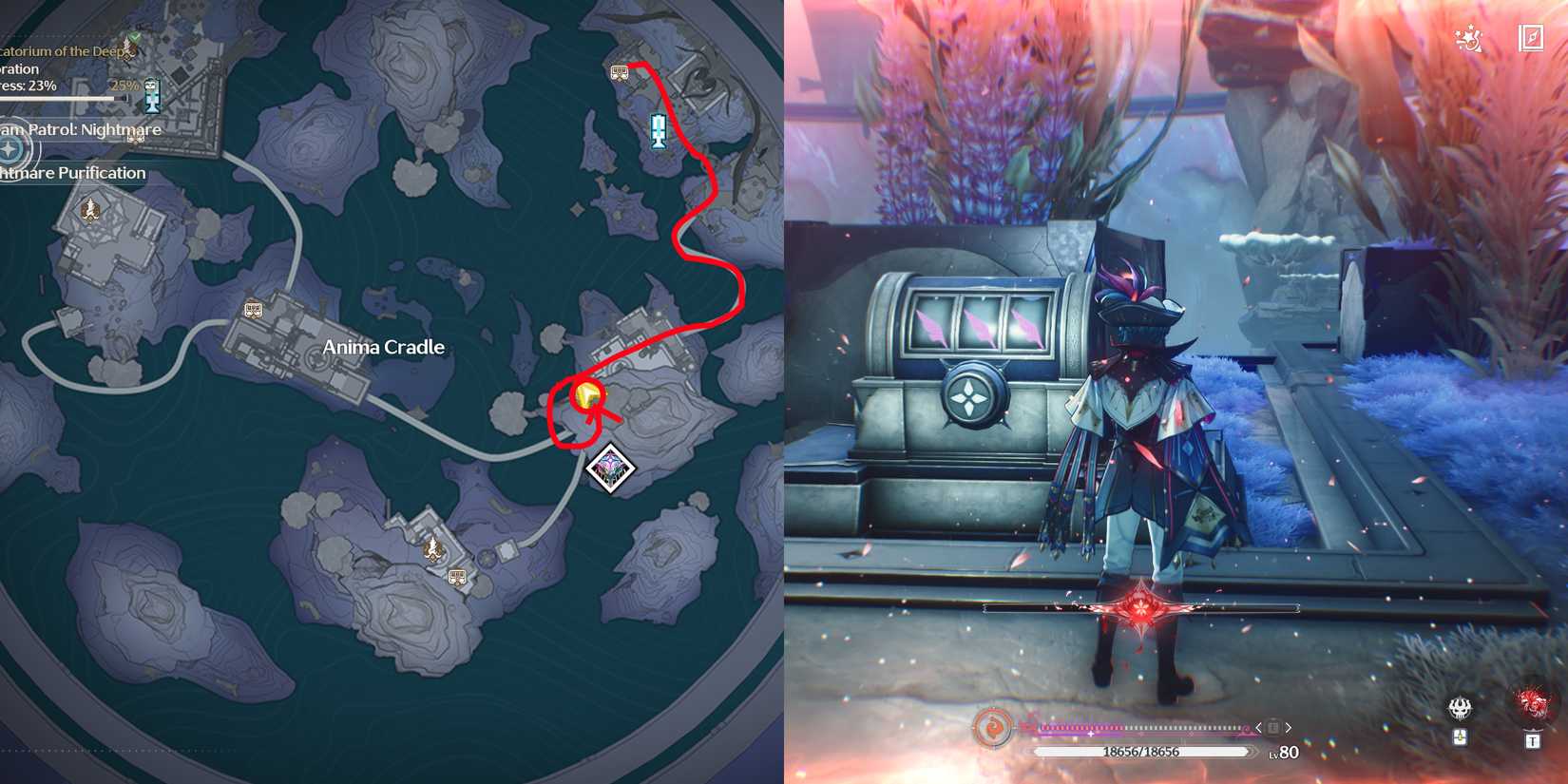This screenshot has width=1568, height=784.
Task: Click the right arrow beside the concerto gauge
Action: (1290, 726)
